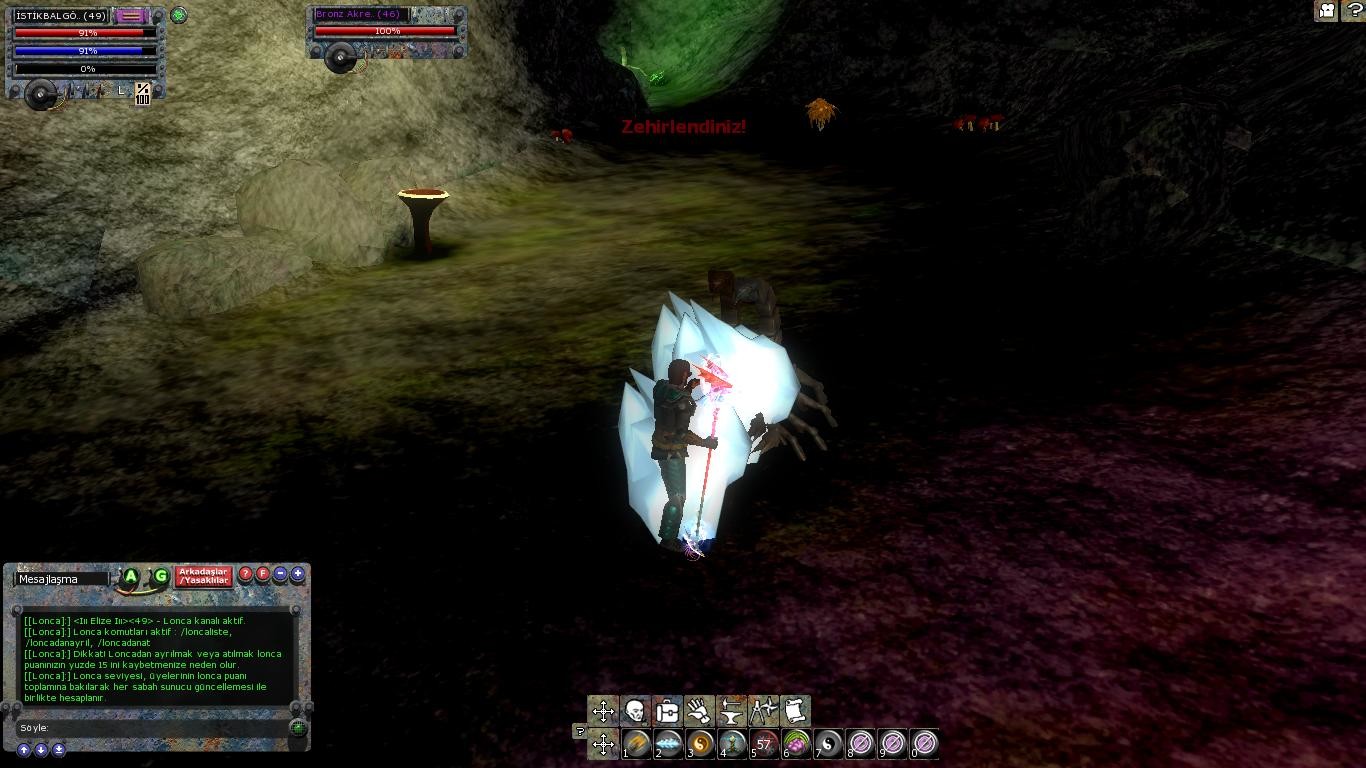Shrink the chat with the minus button
Viewport: 1366px width, 768px height.
pyautogui.click(x=280, y=574)
